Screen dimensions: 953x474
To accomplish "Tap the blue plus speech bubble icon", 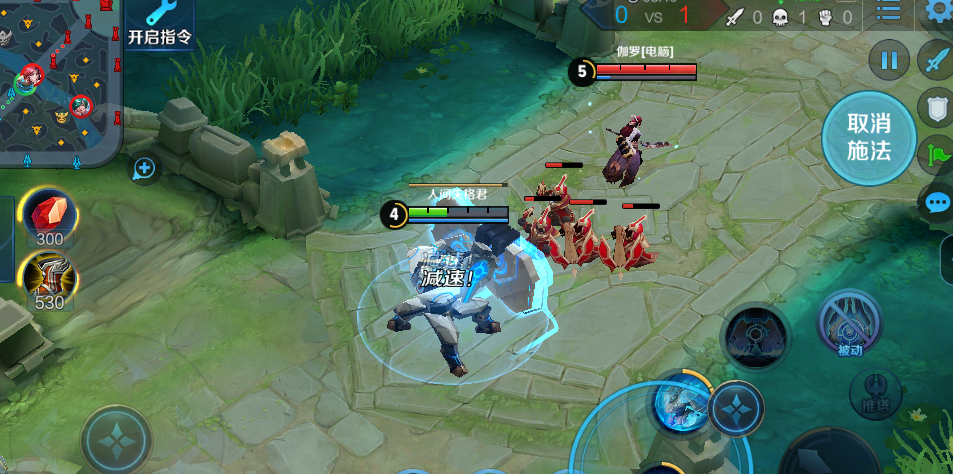I will (x=144, y=168).
